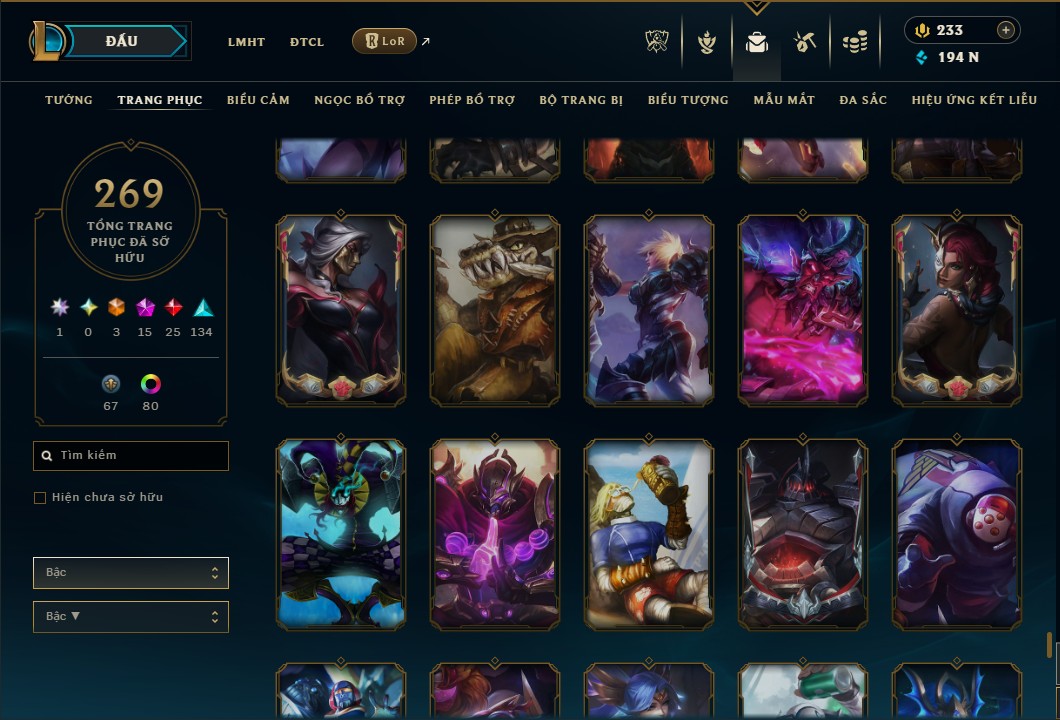Click the Tìm kiếm search field
The height and width of the screenshot is (720, 1060).
click(131, 456)
